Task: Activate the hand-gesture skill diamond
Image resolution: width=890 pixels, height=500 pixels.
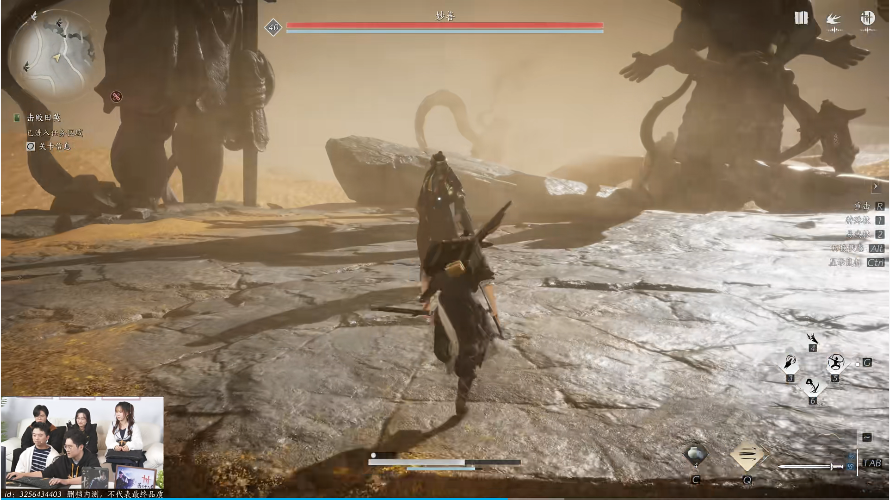Action: (791, 364)
